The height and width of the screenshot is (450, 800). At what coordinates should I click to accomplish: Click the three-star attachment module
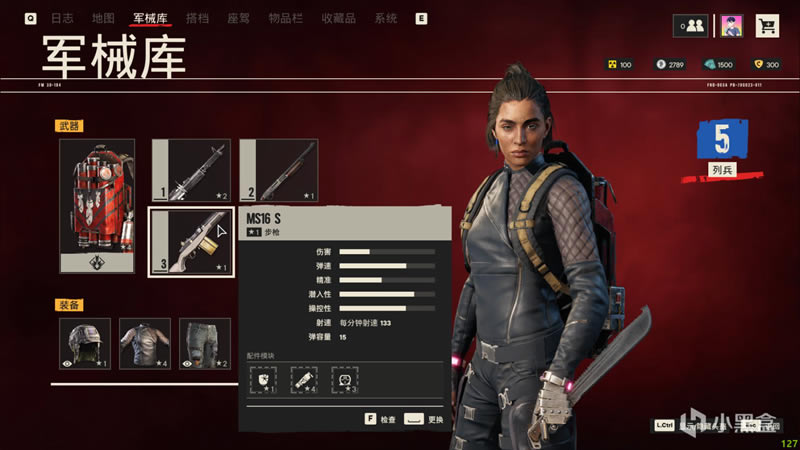[x=344, y=379]
